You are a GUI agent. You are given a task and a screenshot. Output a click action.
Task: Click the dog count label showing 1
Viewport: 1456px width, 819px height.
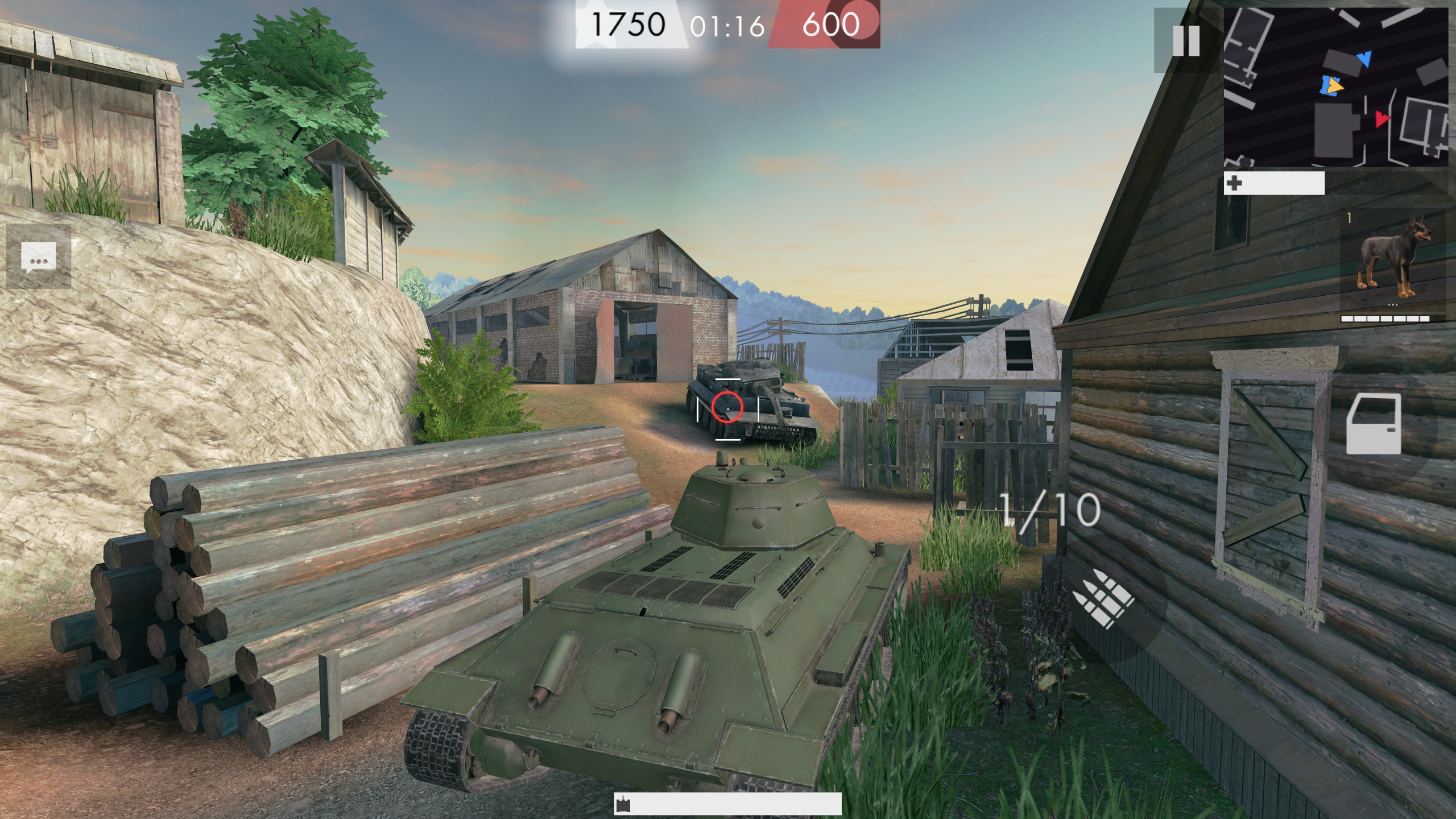tap(1349, 217)
